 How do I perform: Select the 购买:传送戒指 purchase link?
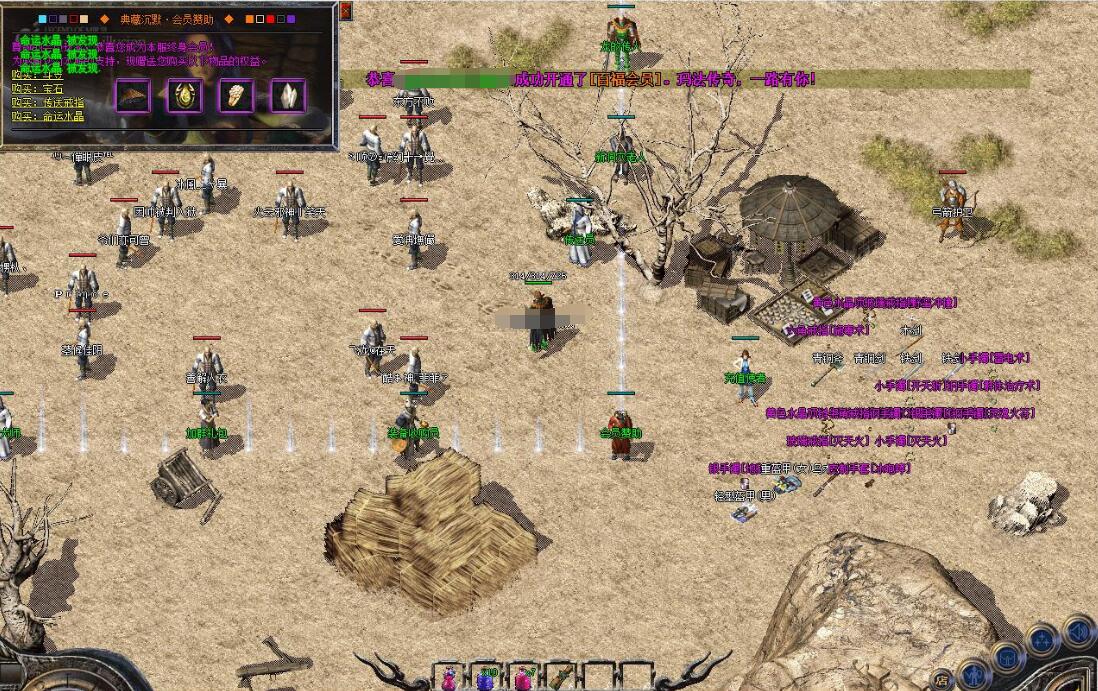[48, 102]
